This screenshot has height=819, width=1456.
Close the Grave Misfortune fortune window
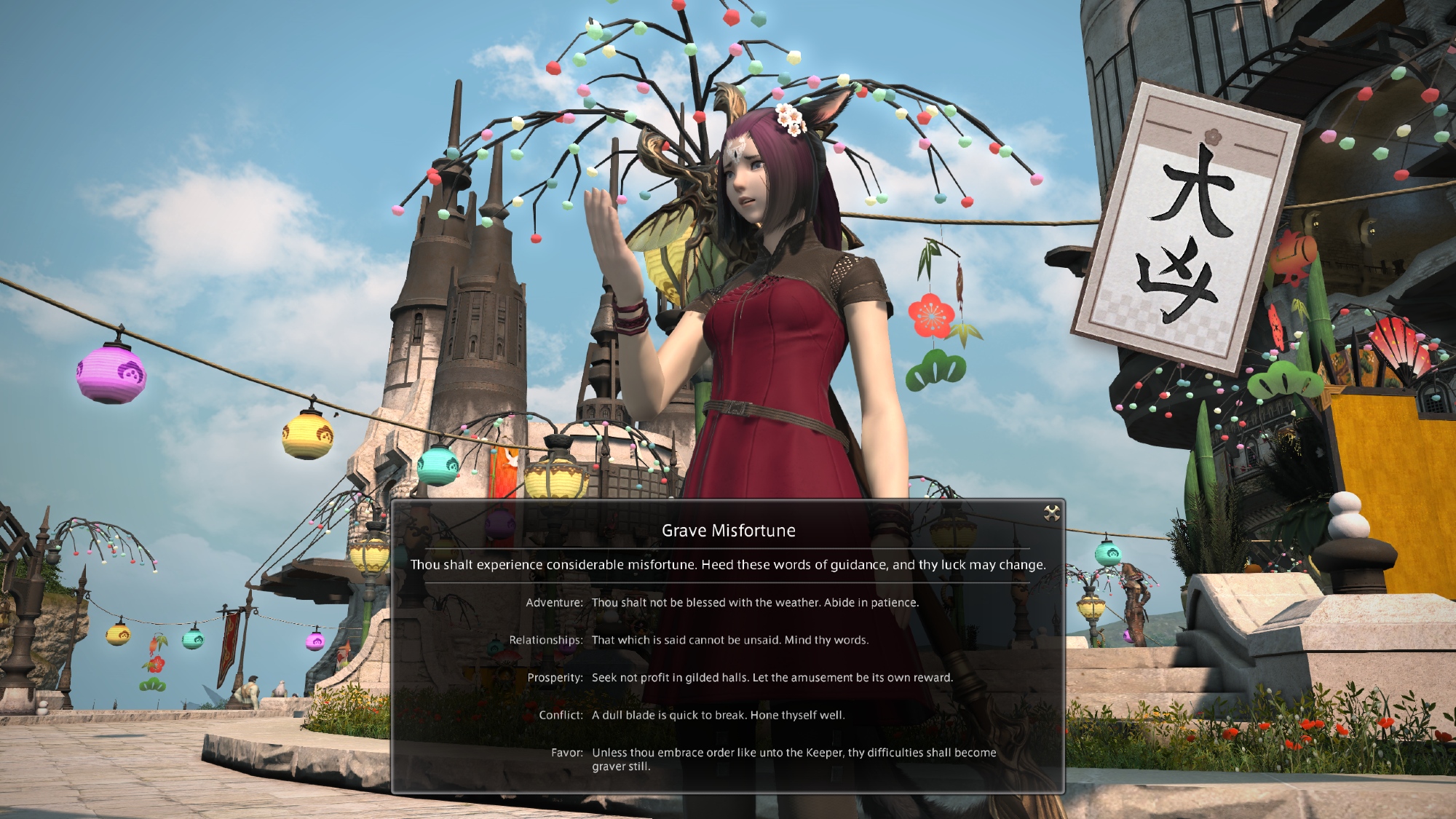pos(1051,514)
